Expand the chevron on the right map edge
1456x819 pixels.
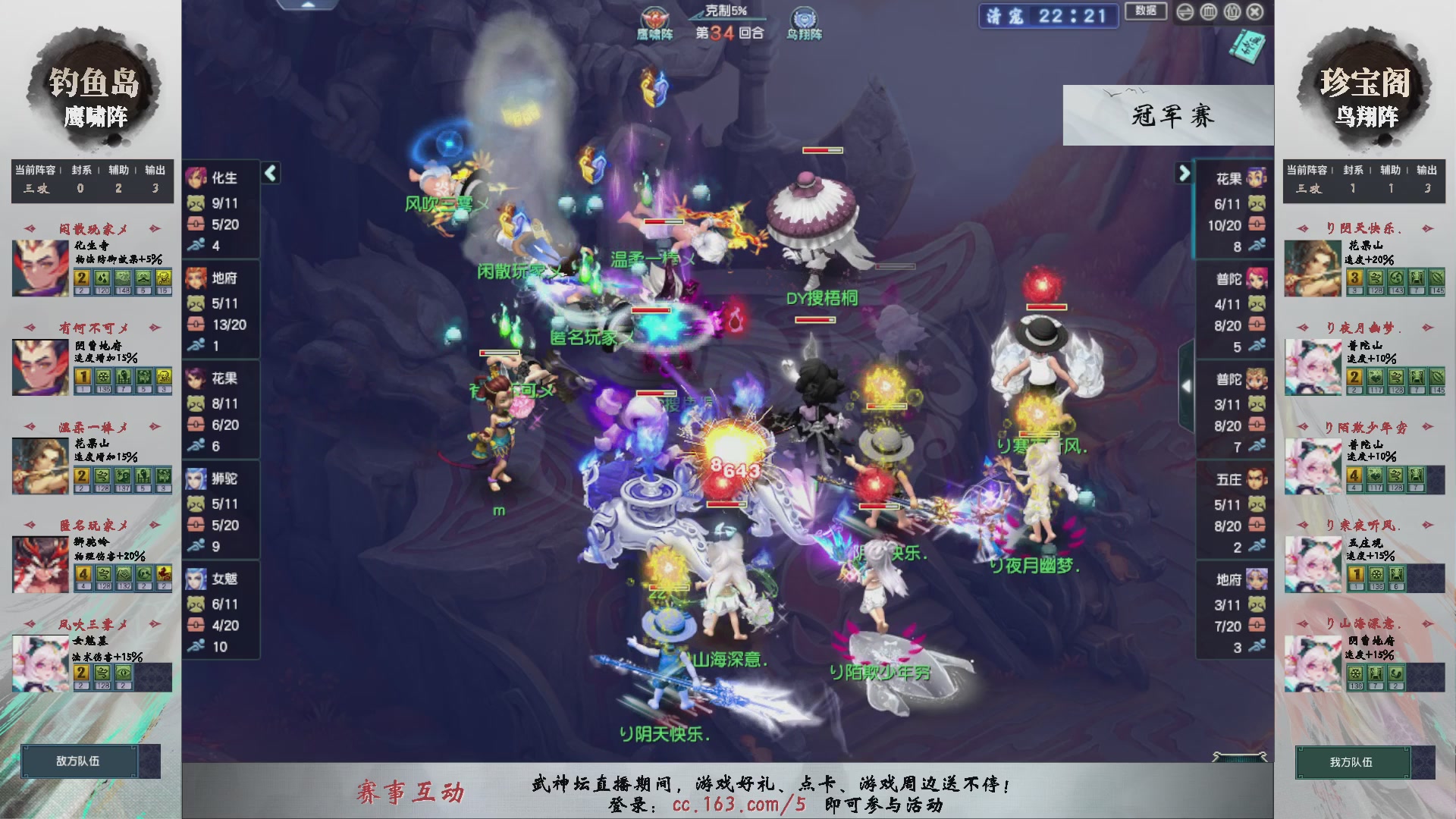tap(1187, 385)
